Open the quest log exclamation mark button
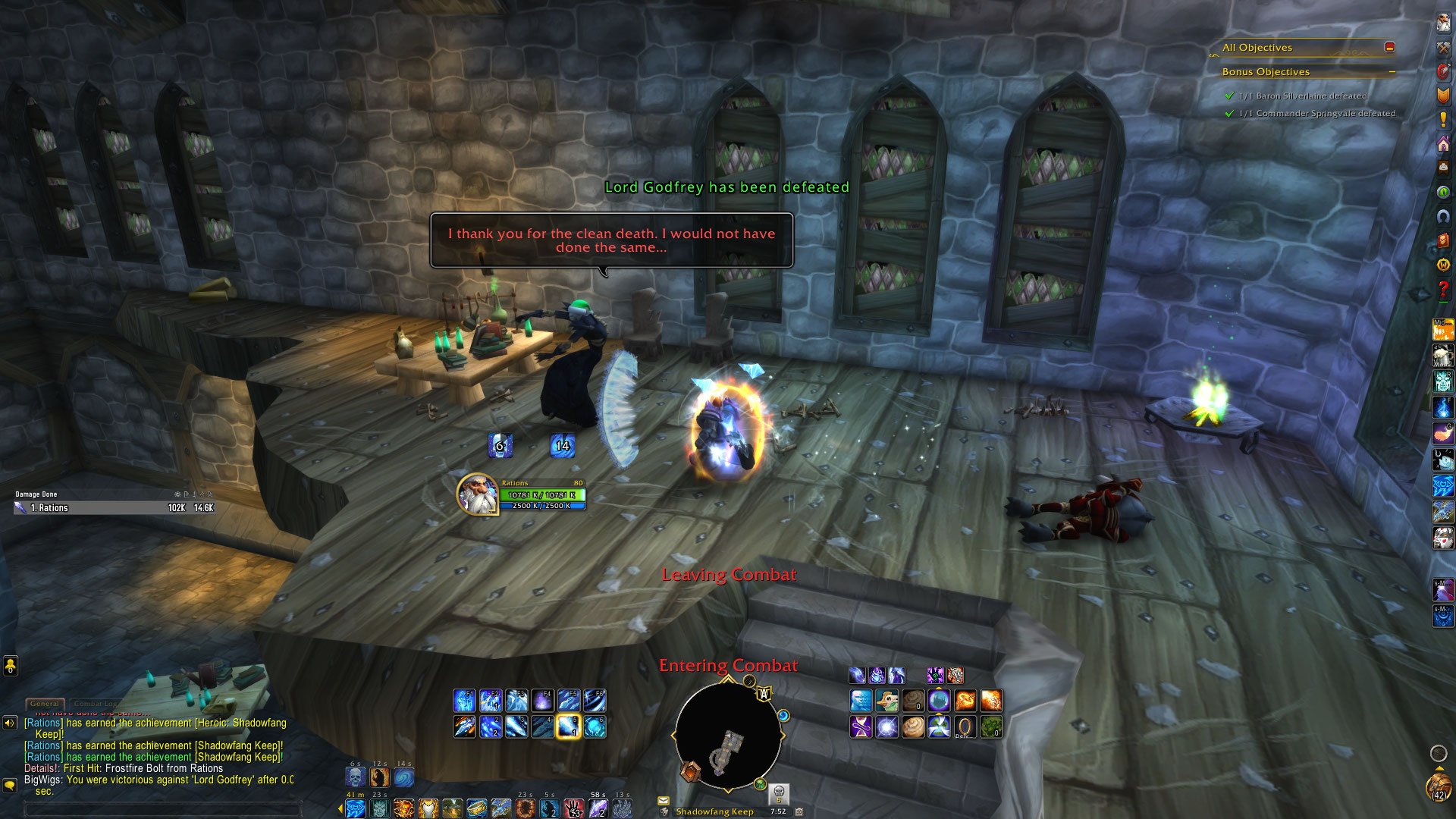The image size is (1456, 819). [x=1443, y=120]
